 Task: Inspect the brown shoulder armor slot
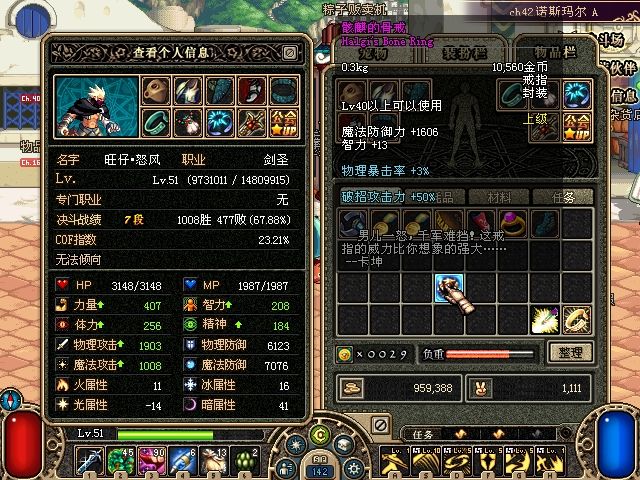[x=155, y=90]
